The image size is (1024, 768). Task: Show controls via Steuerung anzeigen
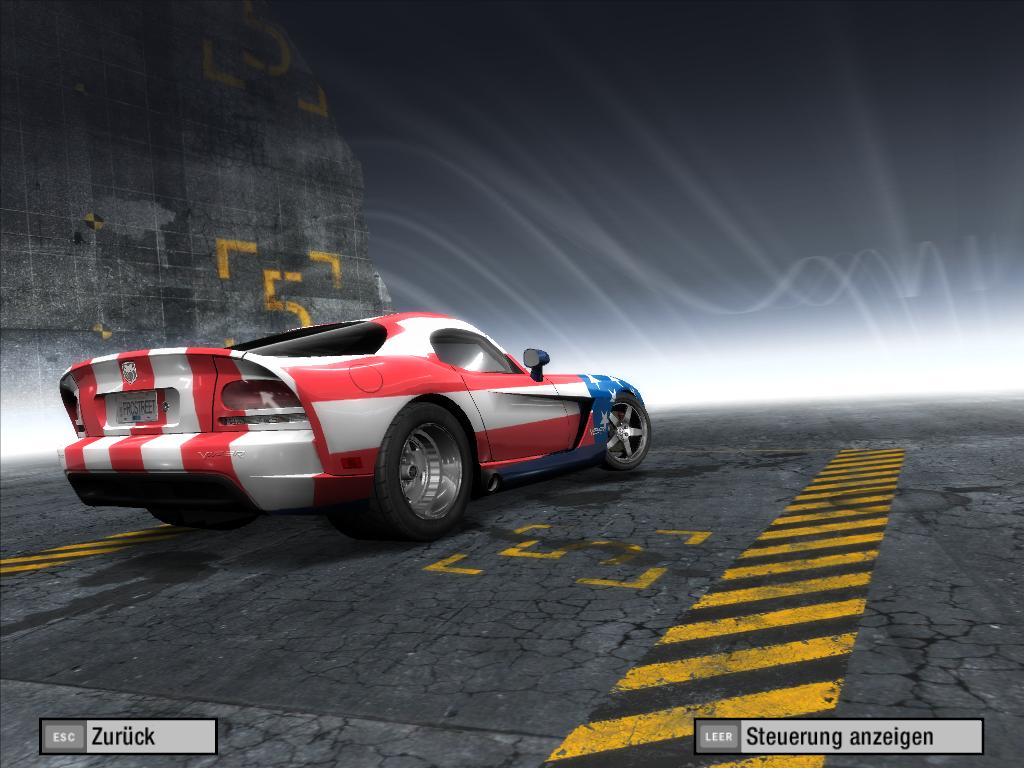(x=838, y=737)
